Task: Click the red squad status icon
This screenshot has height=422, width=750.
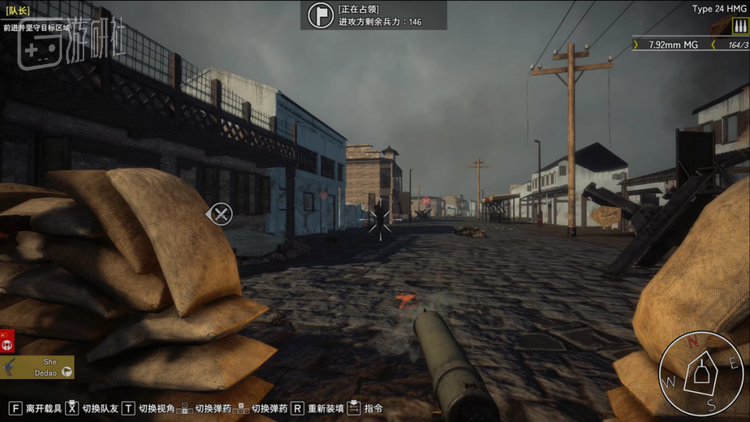Action: click(6, 341)
